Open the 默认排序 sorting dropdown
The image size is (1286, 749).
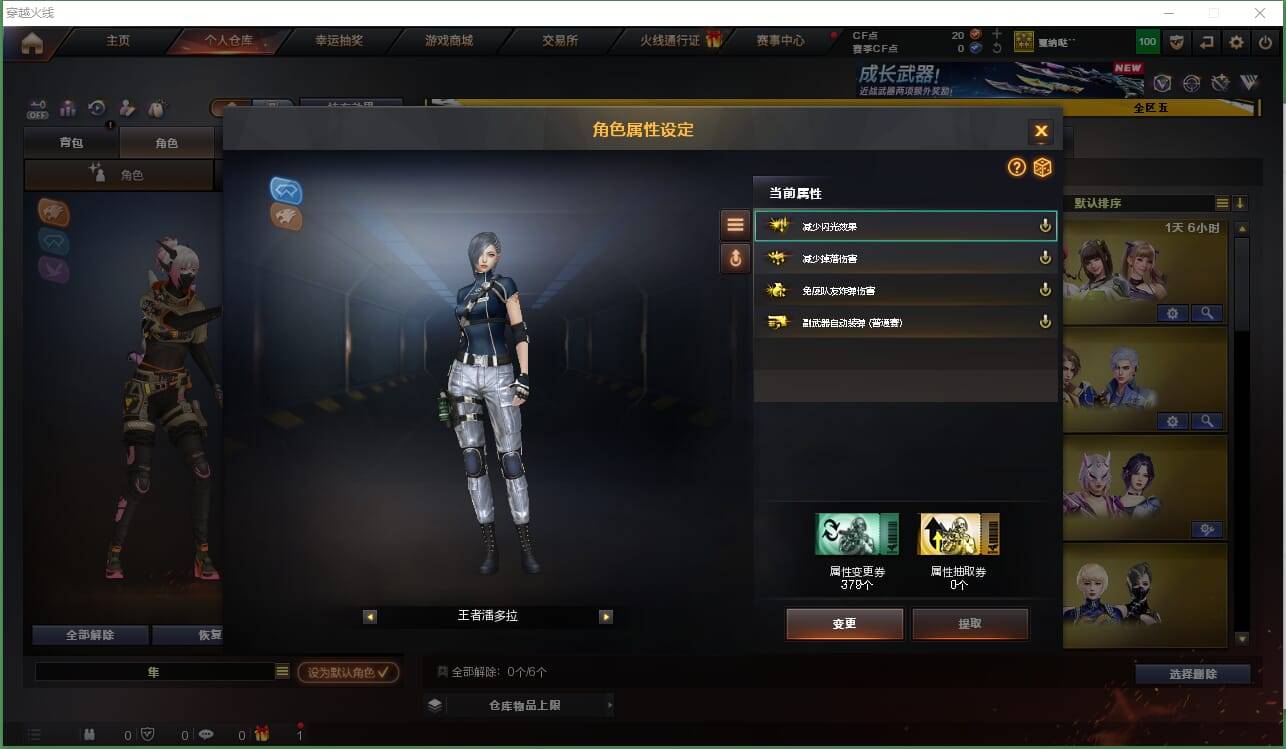click(1134, 203)
